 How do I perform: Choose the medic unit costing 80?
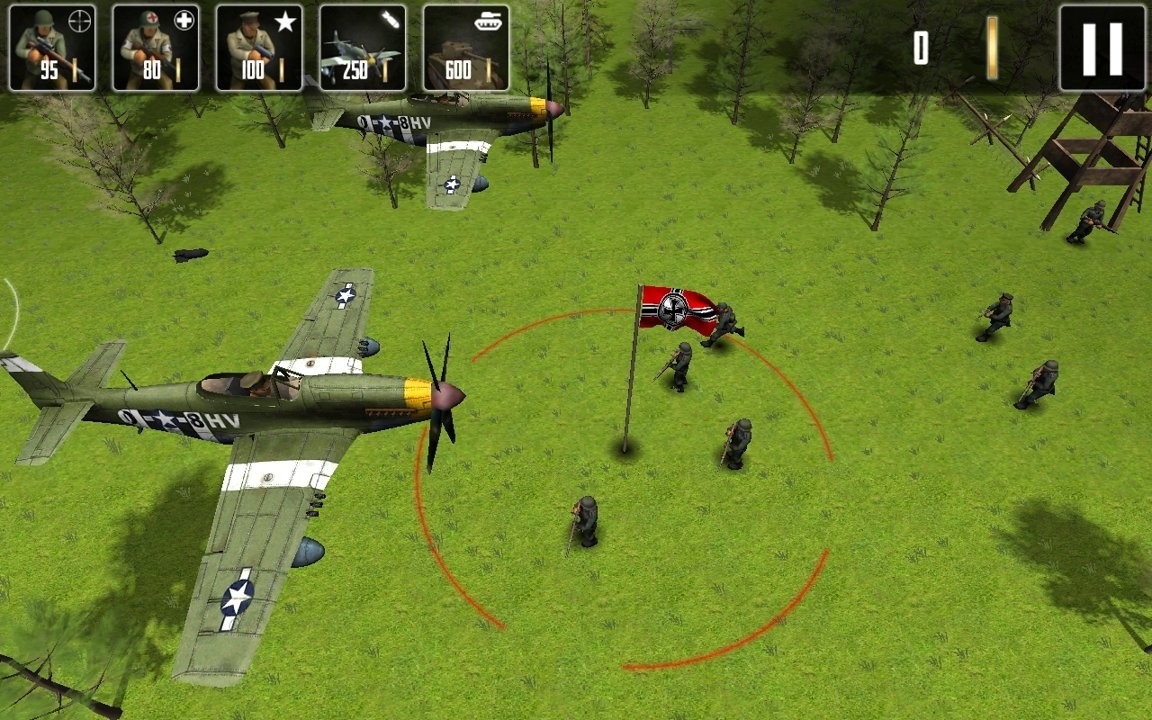(x=156, y=48)
